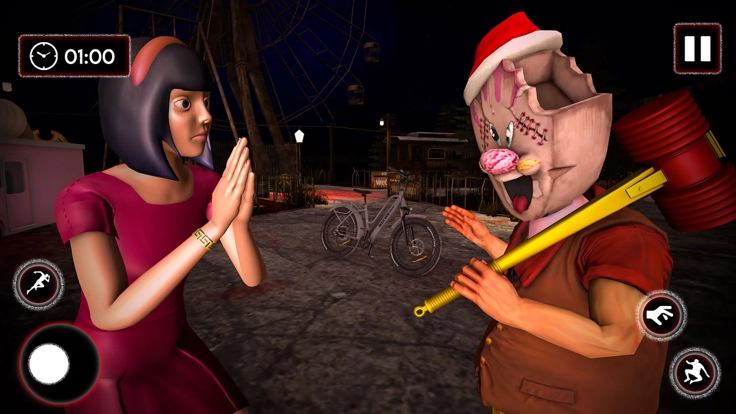This screenshot has height=414, width=736.
Task: Pause the game with the pause button
Action: click(x=697, y=48)
